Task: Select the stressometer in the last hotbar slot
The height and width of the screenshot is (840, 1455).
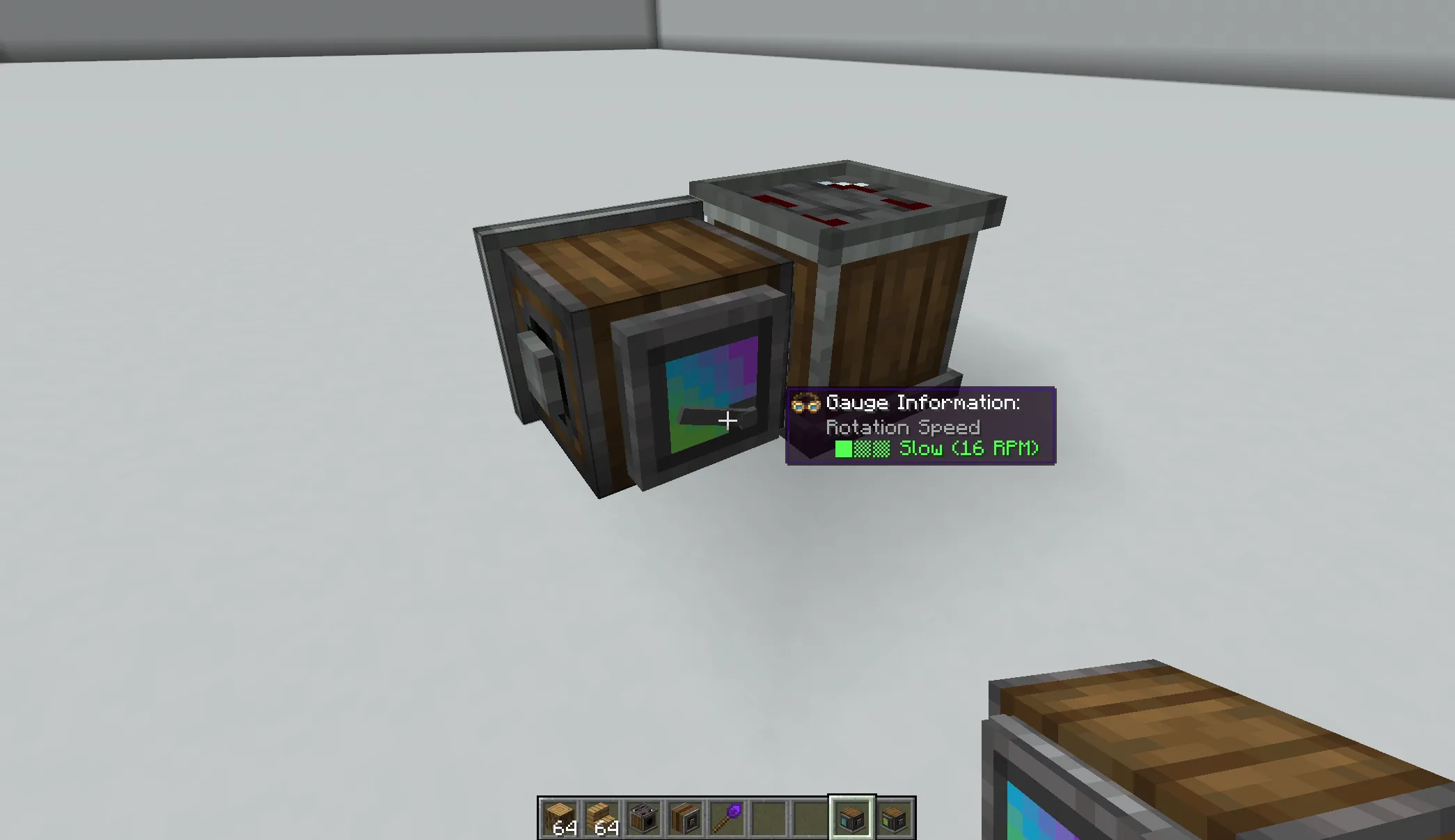Action: (895, 818)
